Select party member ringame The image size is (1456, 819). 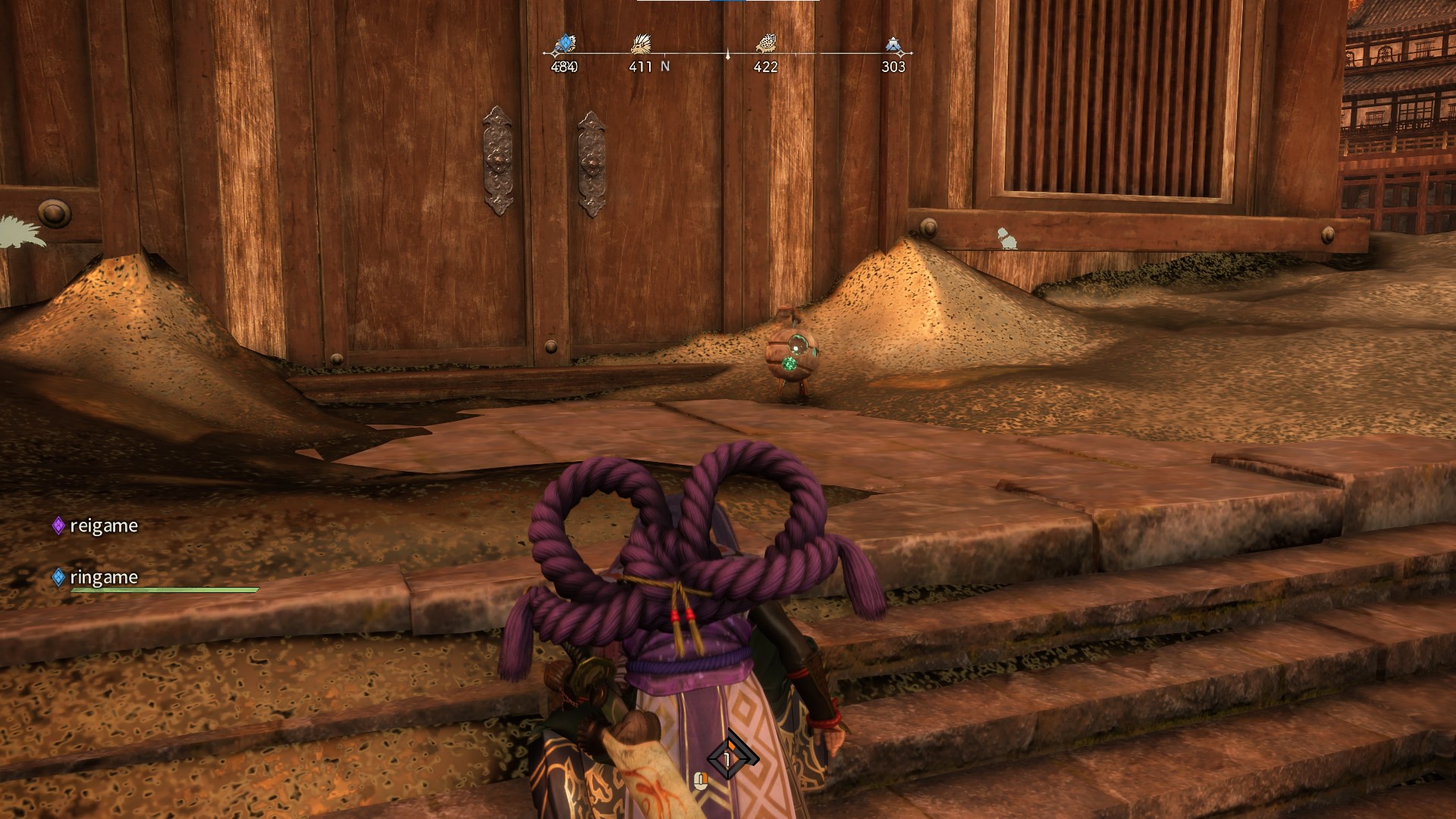click(103, 577)
